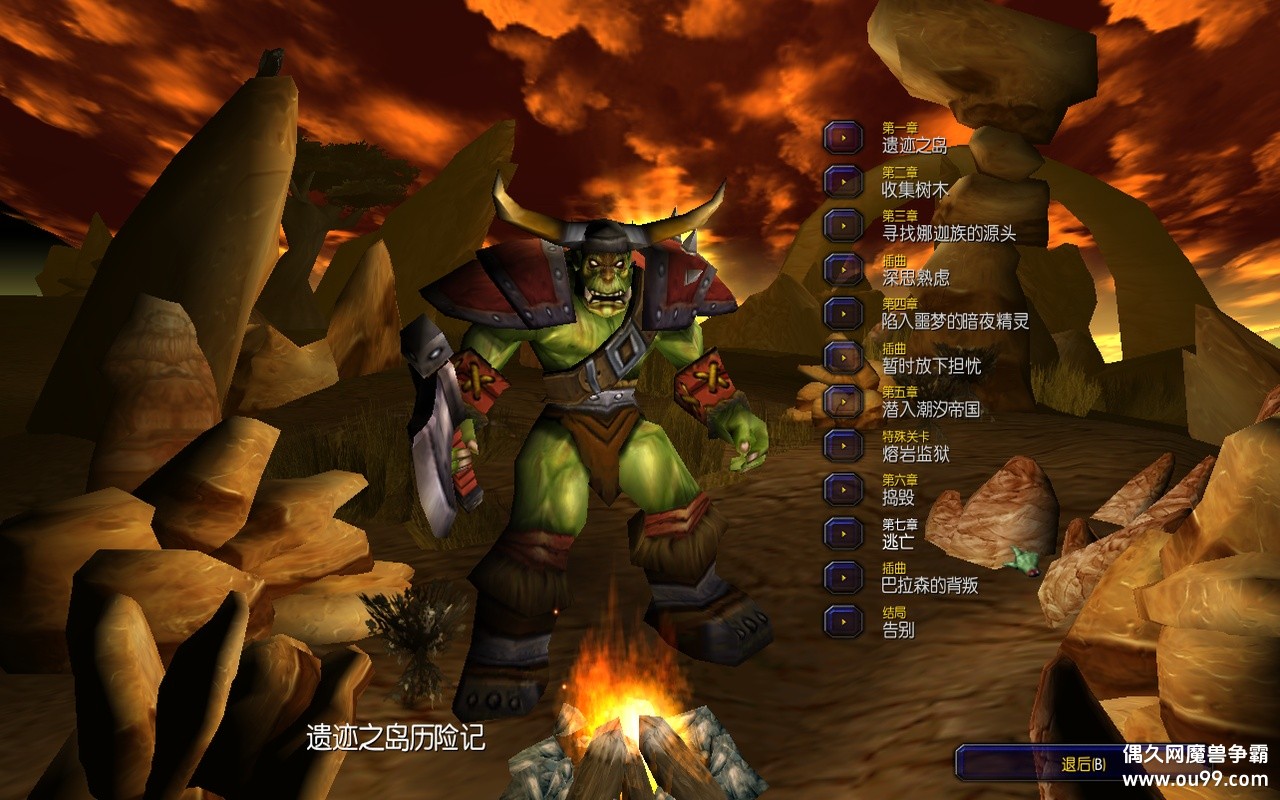Select chapter four 陷入噩梦的暗夜精灵
Image resolution: width=1280 pixels, height=800 pixels.
pyautogui.click(x=843, y=313)
